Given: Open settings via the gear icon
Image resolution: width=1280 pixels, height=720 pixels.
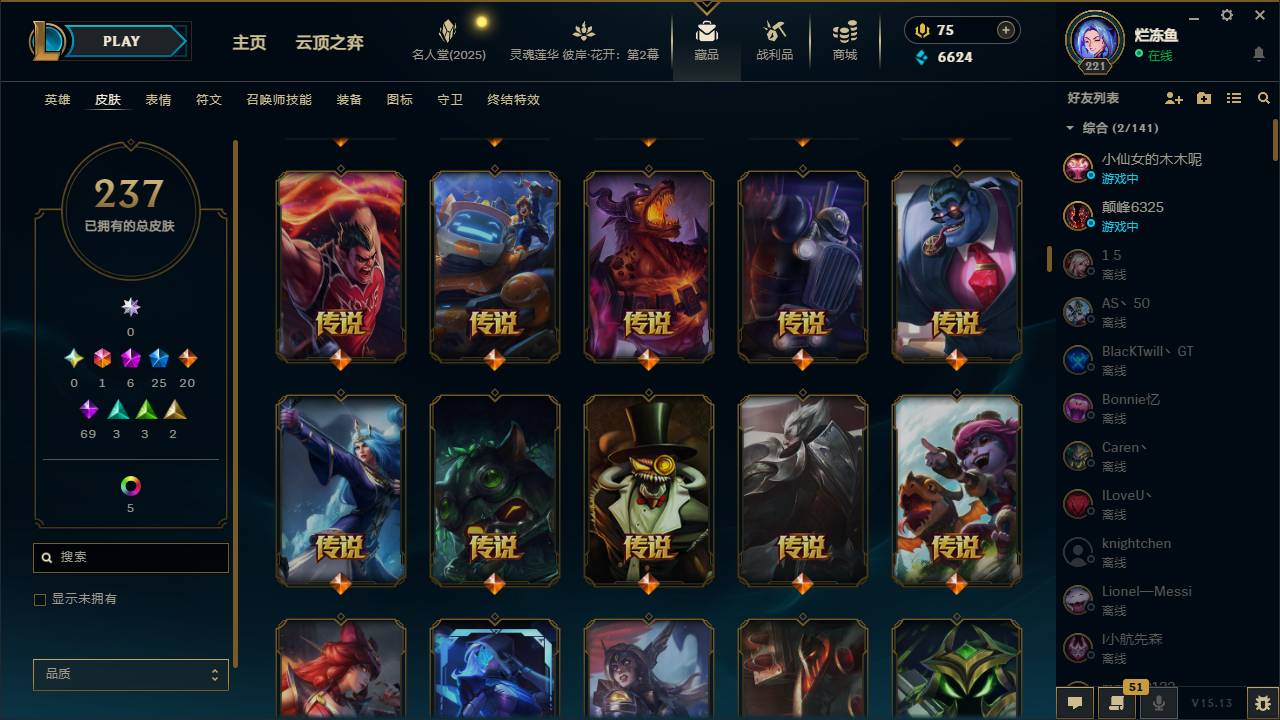Looking at the screenshot, I should click(x=1226, y=16).
